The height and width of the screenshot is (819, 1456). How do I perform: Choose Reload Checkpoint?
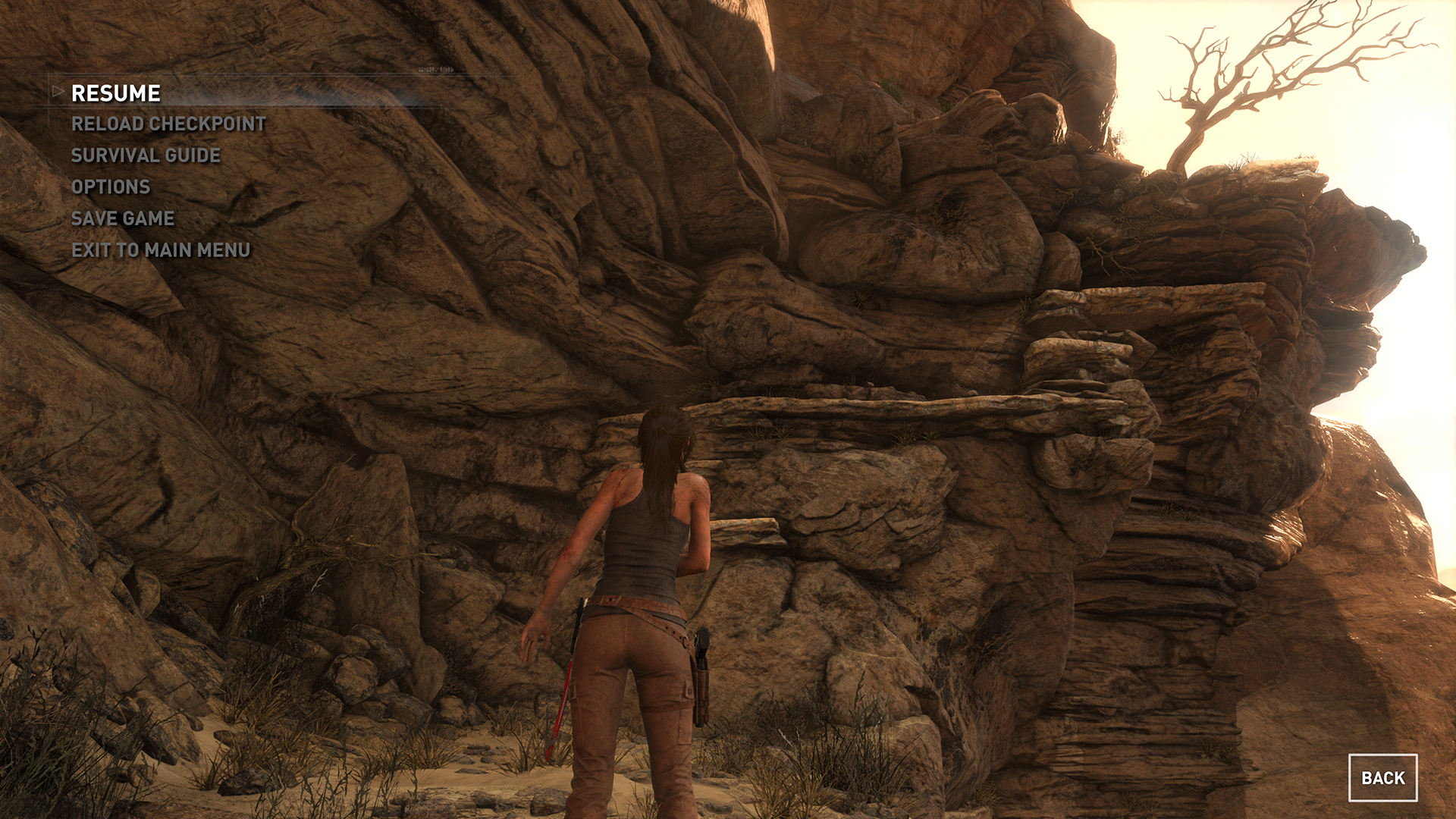(x=168, y=124)
